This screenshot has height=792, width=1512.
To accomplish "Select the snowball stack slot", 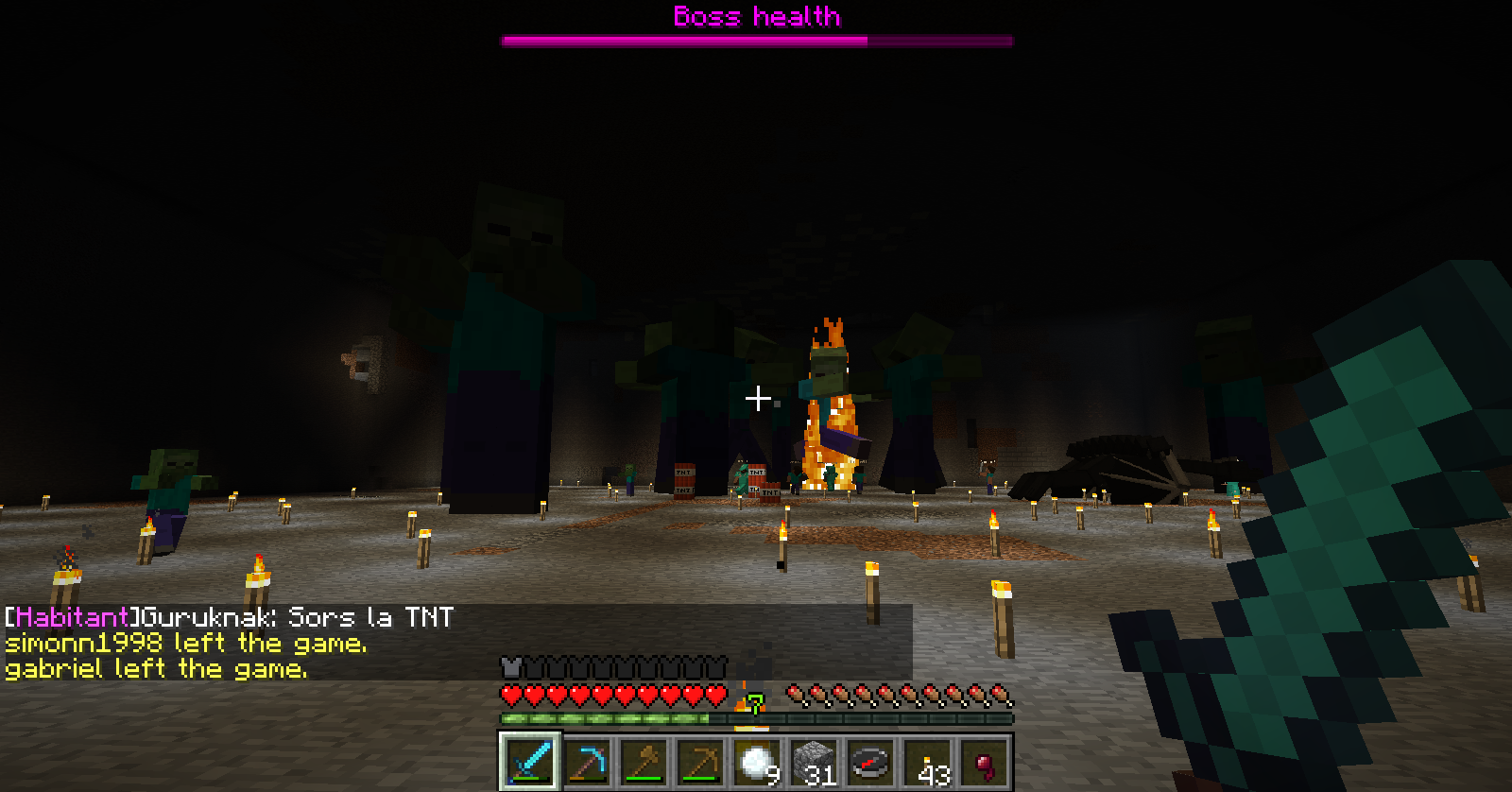I will [757, 762].
